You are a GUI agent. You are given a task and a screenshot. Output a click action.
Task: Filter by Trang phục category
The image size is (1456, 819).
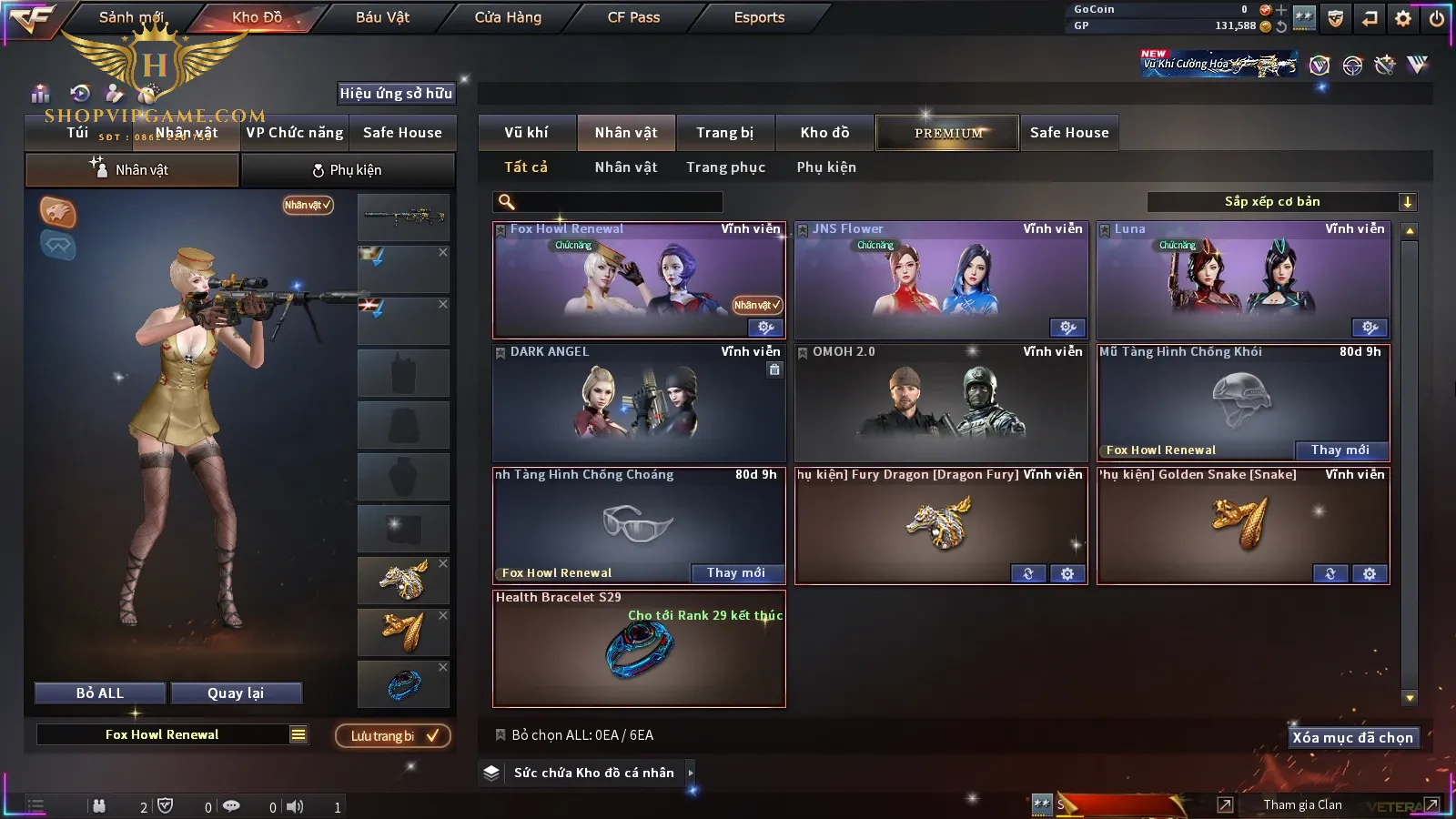(725, 167)
